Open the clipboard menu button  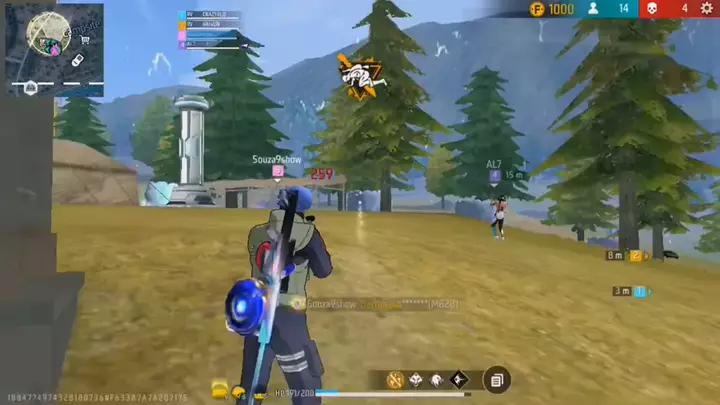[497, 380]
